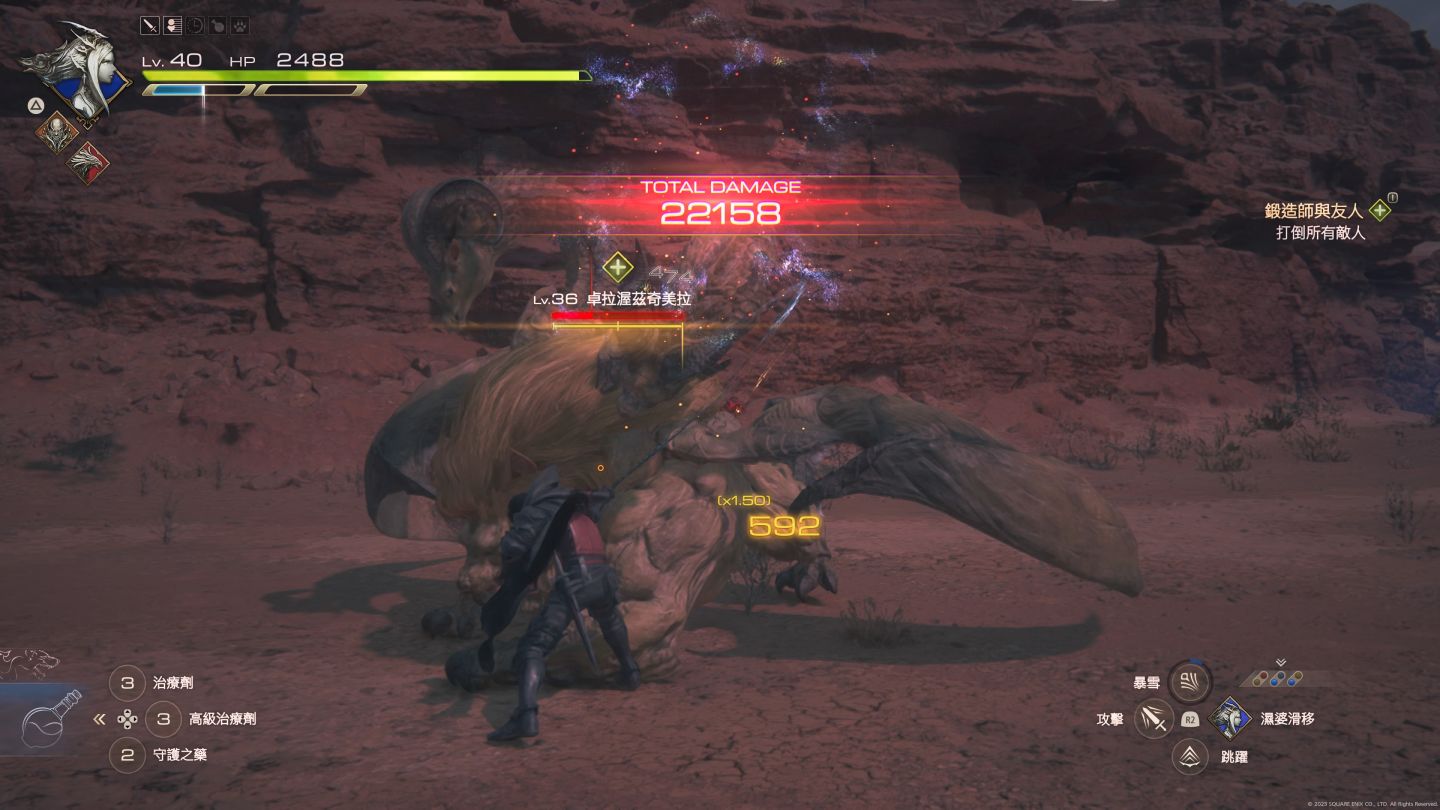The width and height of the screenshot is (1440, 810).
Task: Switch to the red Phoenix eikon icon
Action: (x=87, y=161)
